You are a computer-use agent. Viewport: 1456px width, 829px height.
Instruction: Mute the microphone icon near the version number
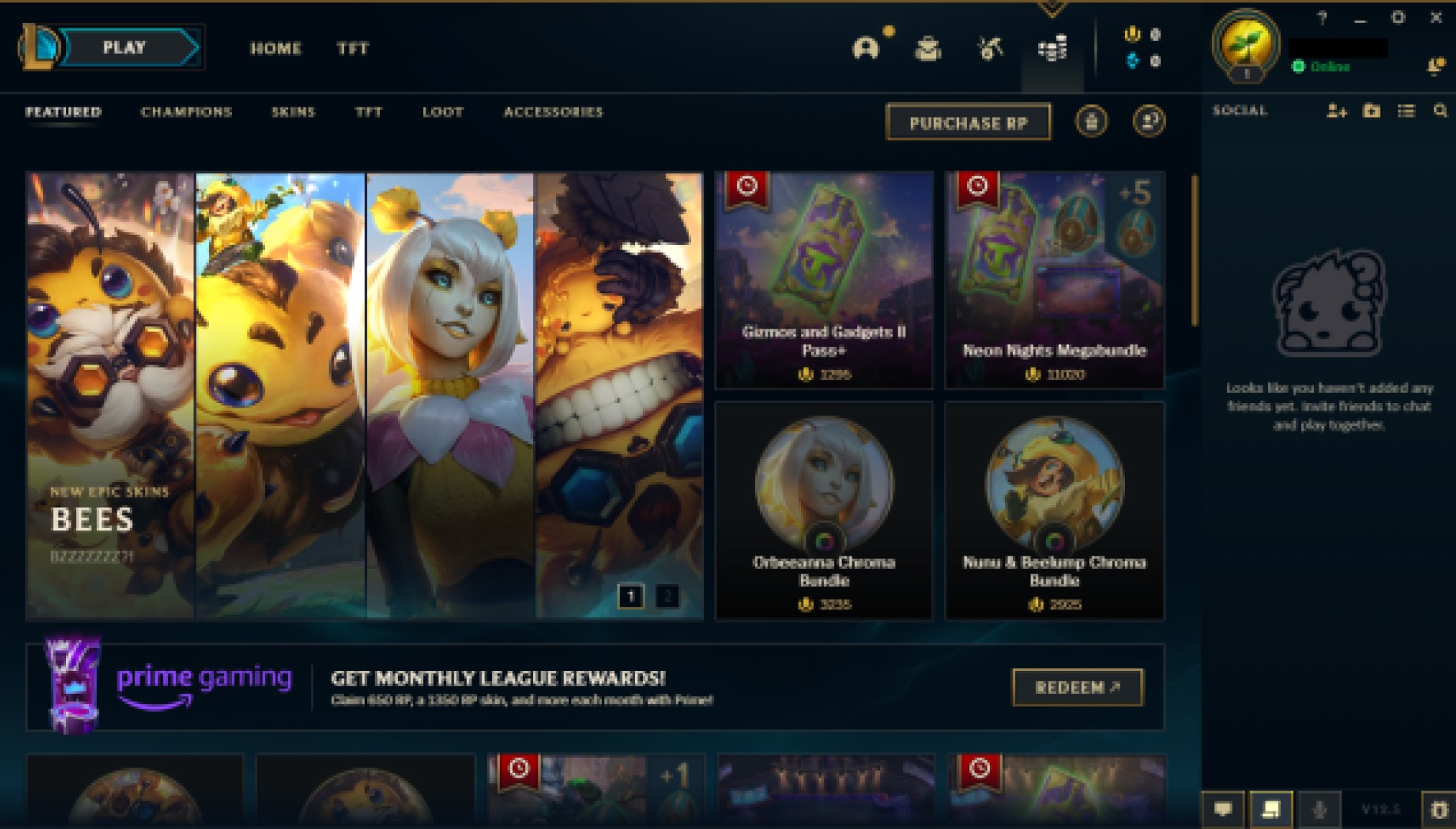click(x=1319, y=808)
